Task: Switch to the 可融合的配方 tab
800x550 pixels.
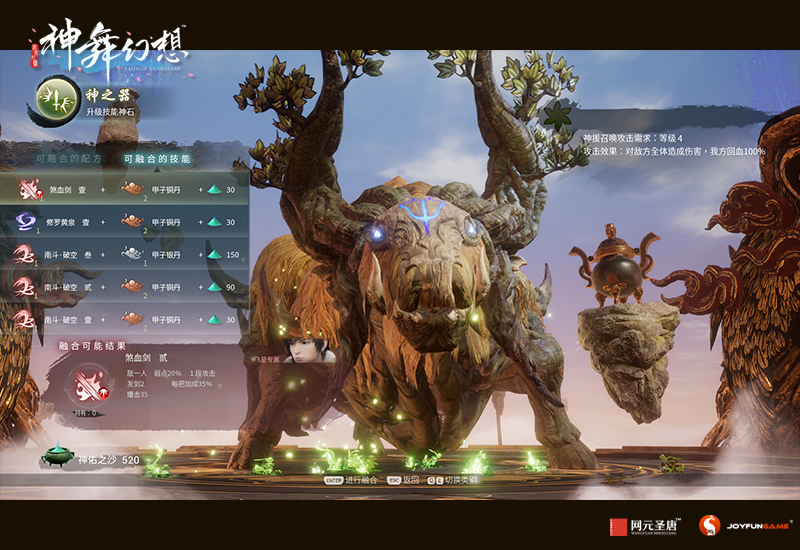Action: 68,159
